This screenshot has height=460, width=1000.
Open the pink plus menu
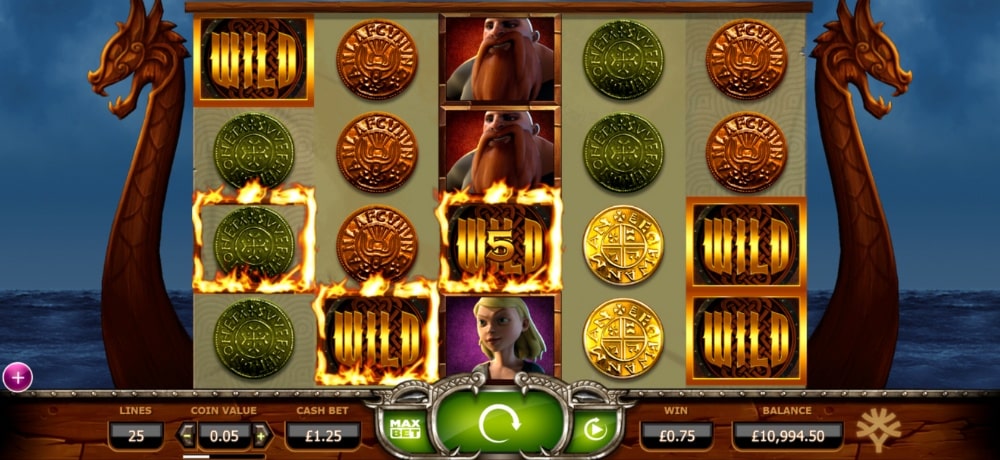point(18,377)
